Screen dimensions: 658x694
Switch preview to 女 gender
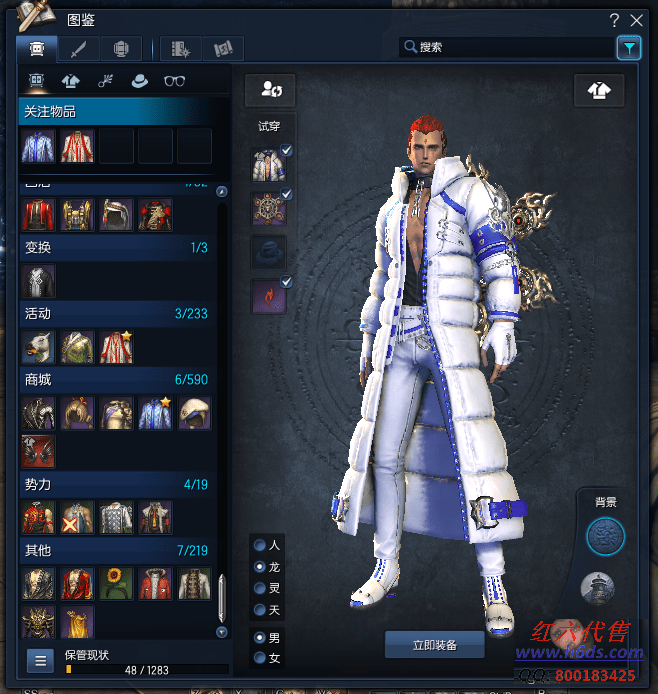coord(260,658)
